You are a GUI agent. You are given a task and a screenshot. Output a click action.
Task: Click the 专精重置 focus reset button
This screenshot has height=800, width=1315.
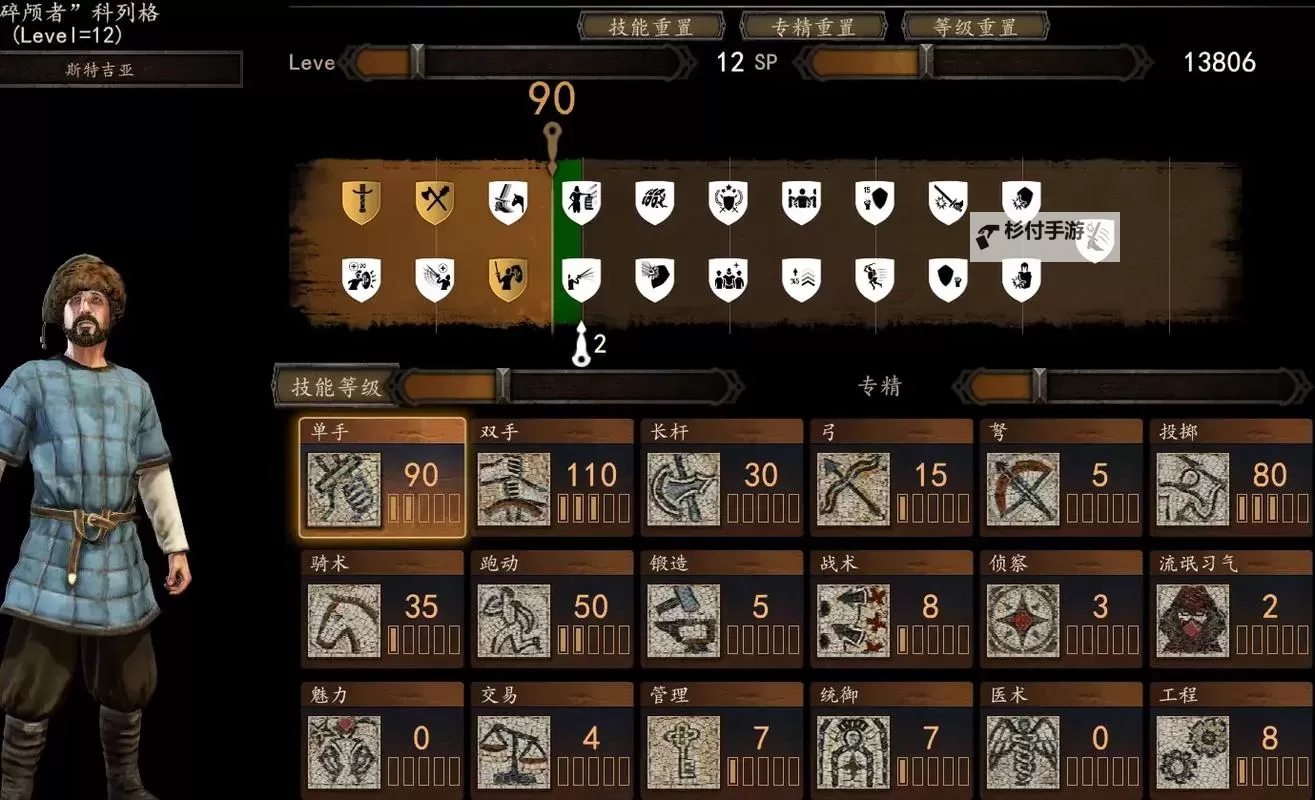point(814,27)
